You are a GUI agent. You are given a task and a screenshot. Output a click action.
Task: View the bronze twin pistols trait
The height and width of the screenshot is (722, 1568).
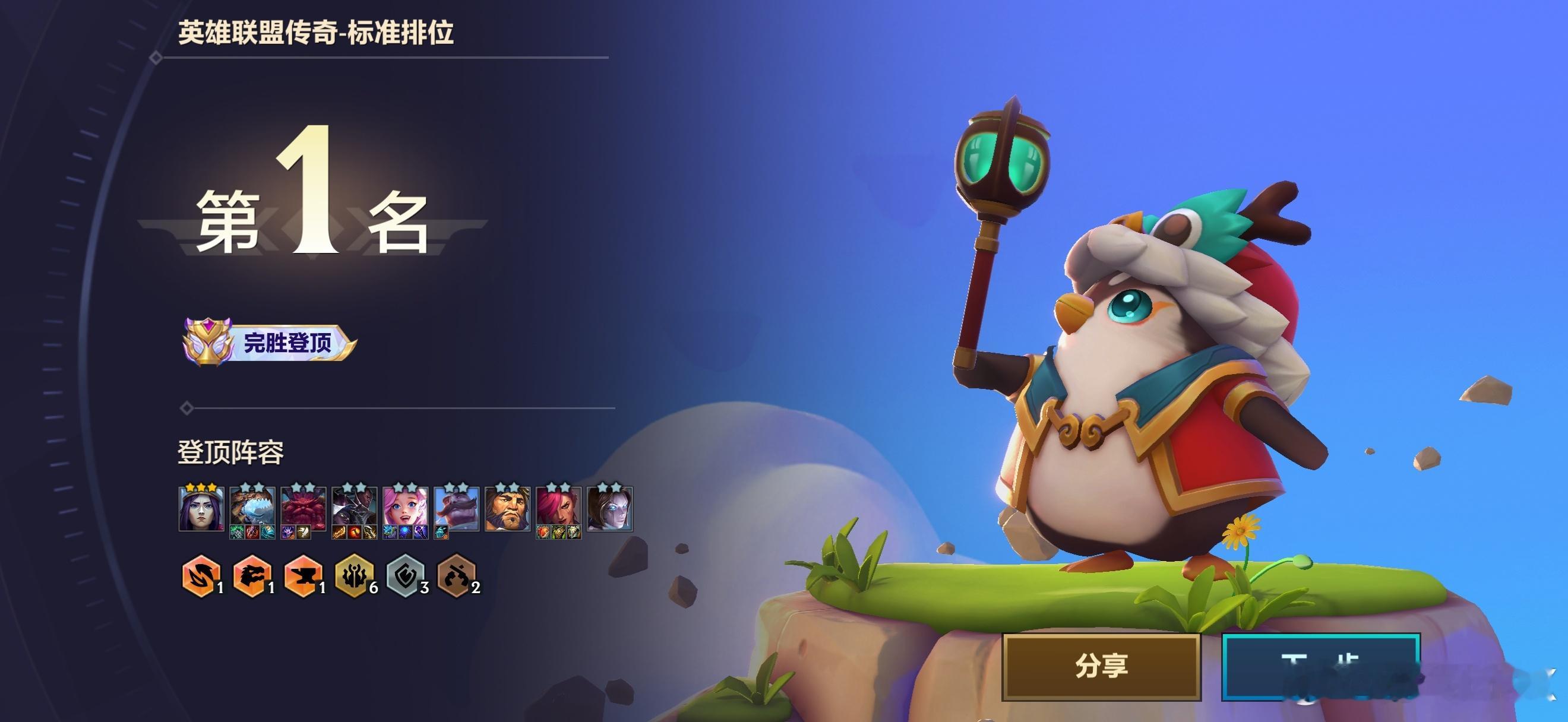click(456, 575)
